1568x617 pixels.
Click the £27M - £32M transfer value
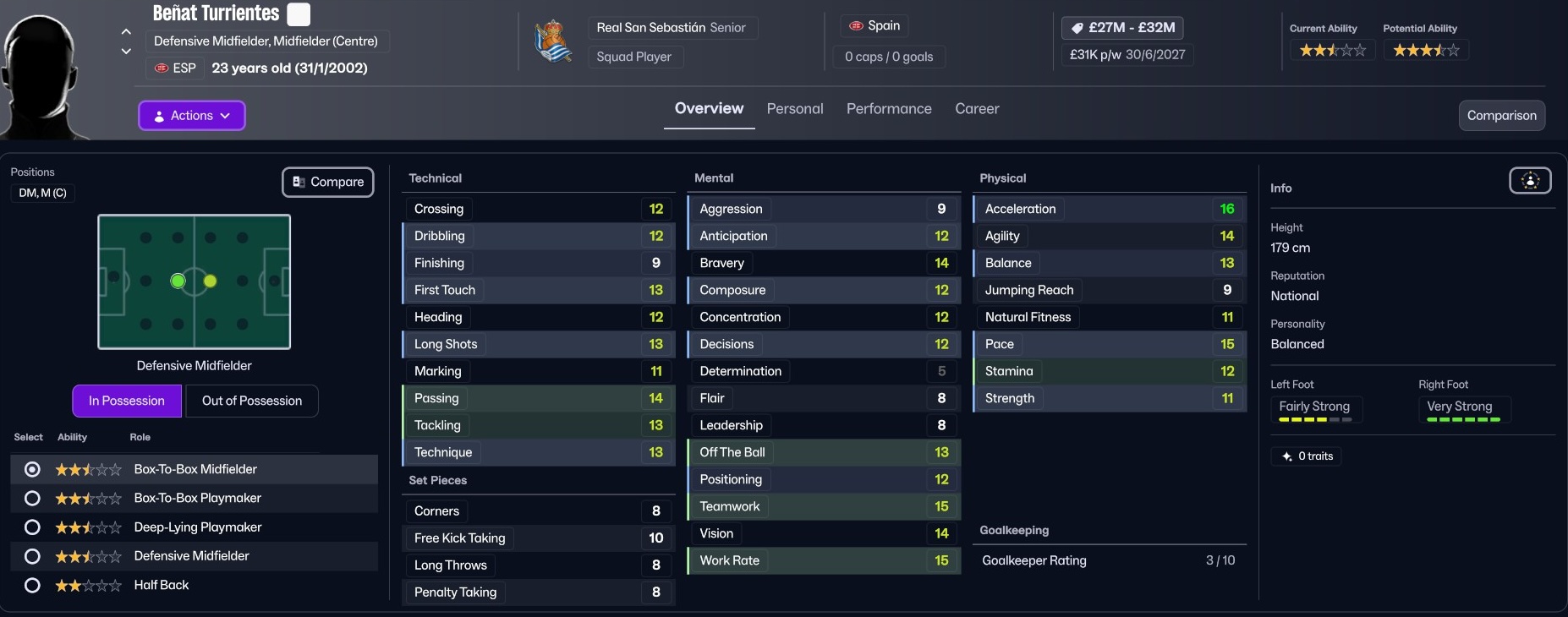(1122, 28)
